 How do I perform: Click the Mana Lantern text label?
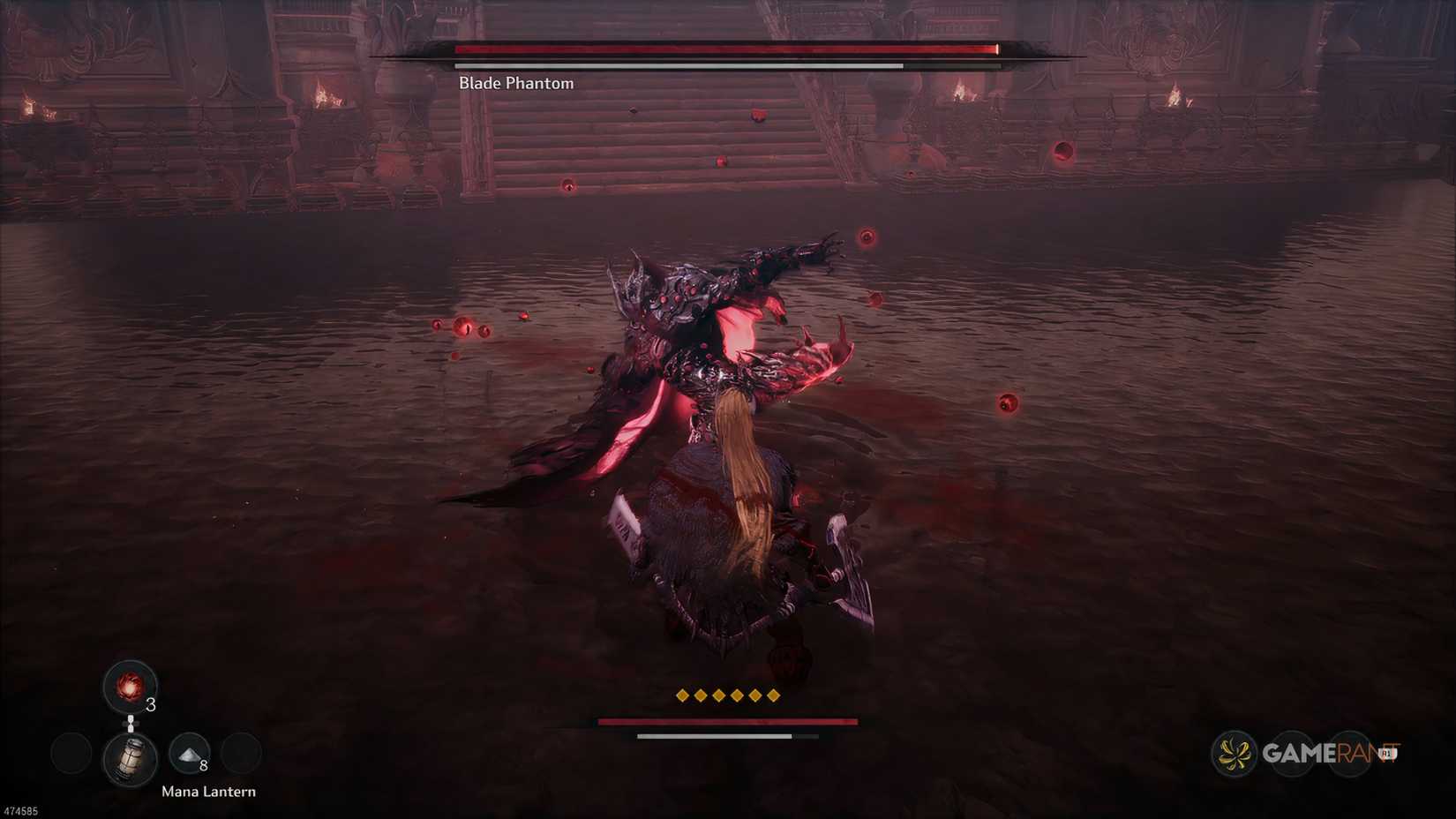209,792
